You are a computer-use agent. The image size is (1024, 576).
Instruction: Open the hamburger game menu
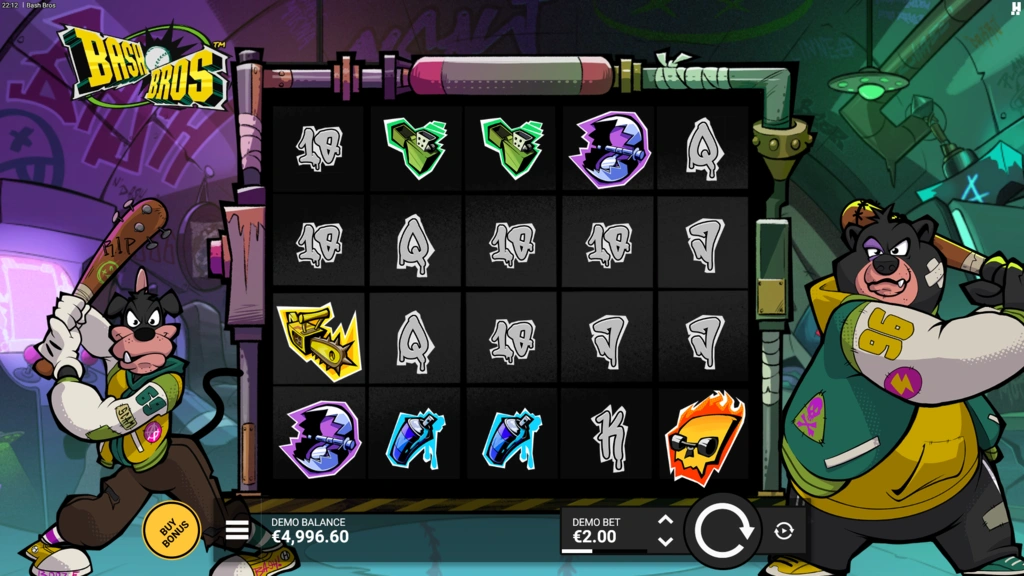tap(237, 531)
